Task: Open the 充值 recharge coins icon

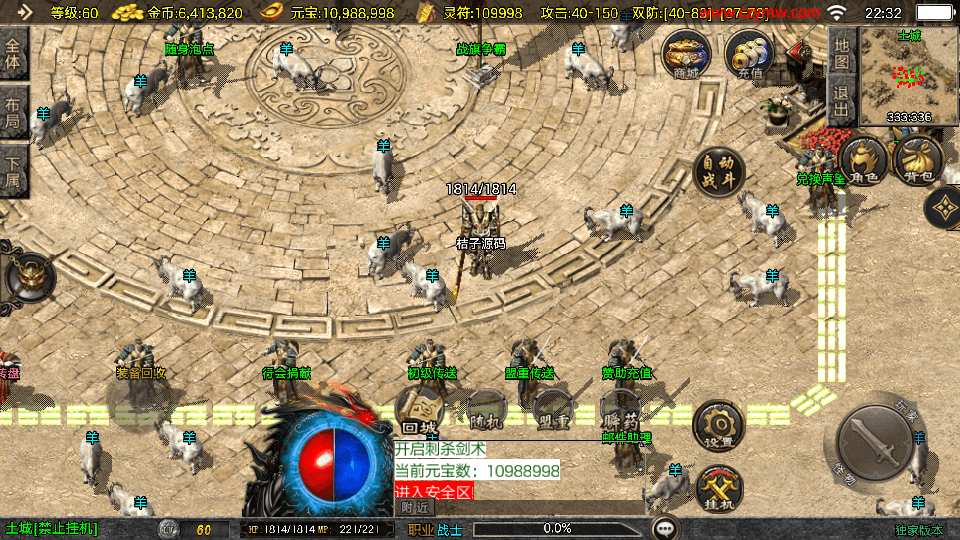Action: 749,54
